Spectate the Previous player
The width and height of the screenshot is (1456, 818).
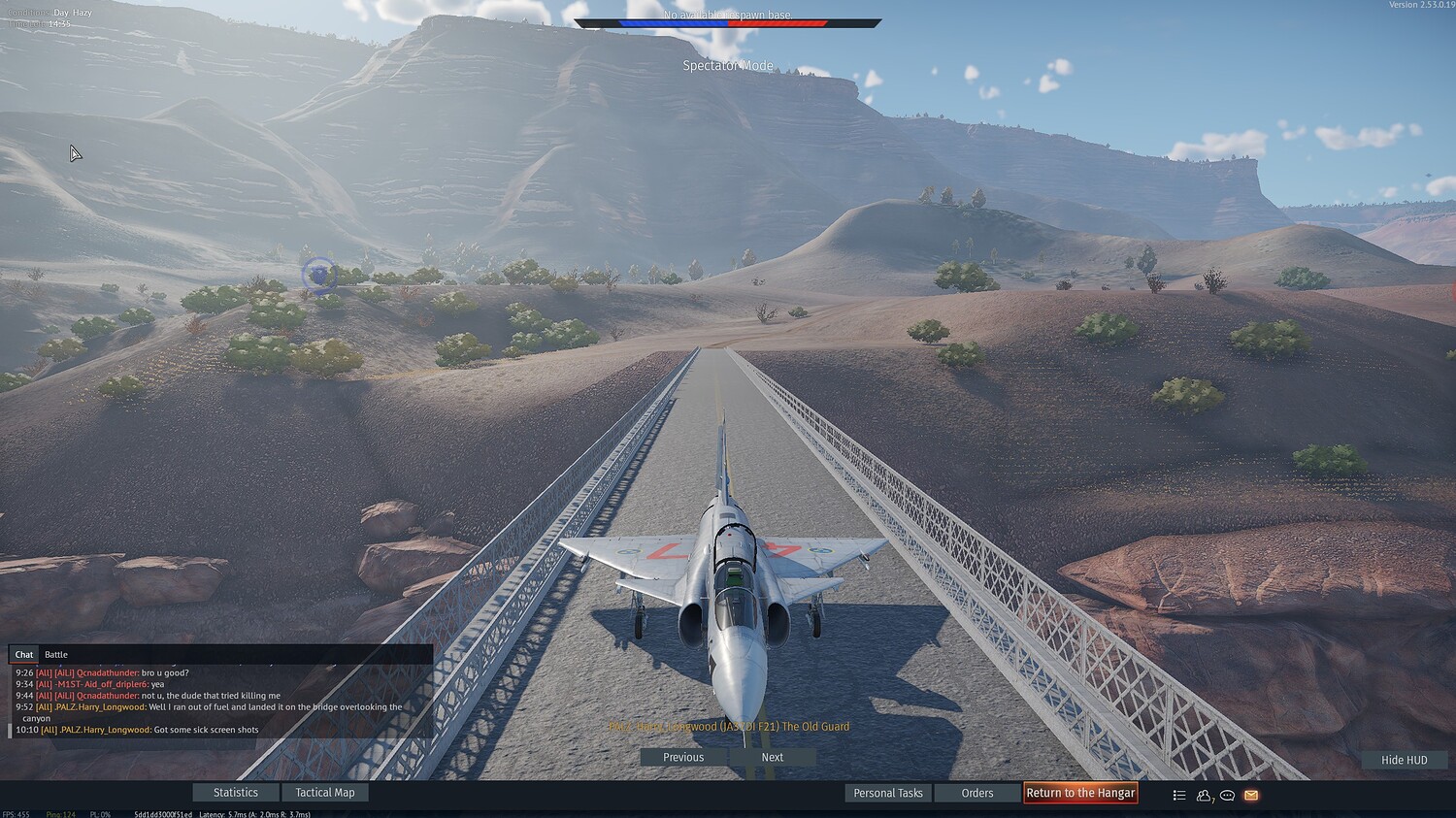click(x=683, y=757)
